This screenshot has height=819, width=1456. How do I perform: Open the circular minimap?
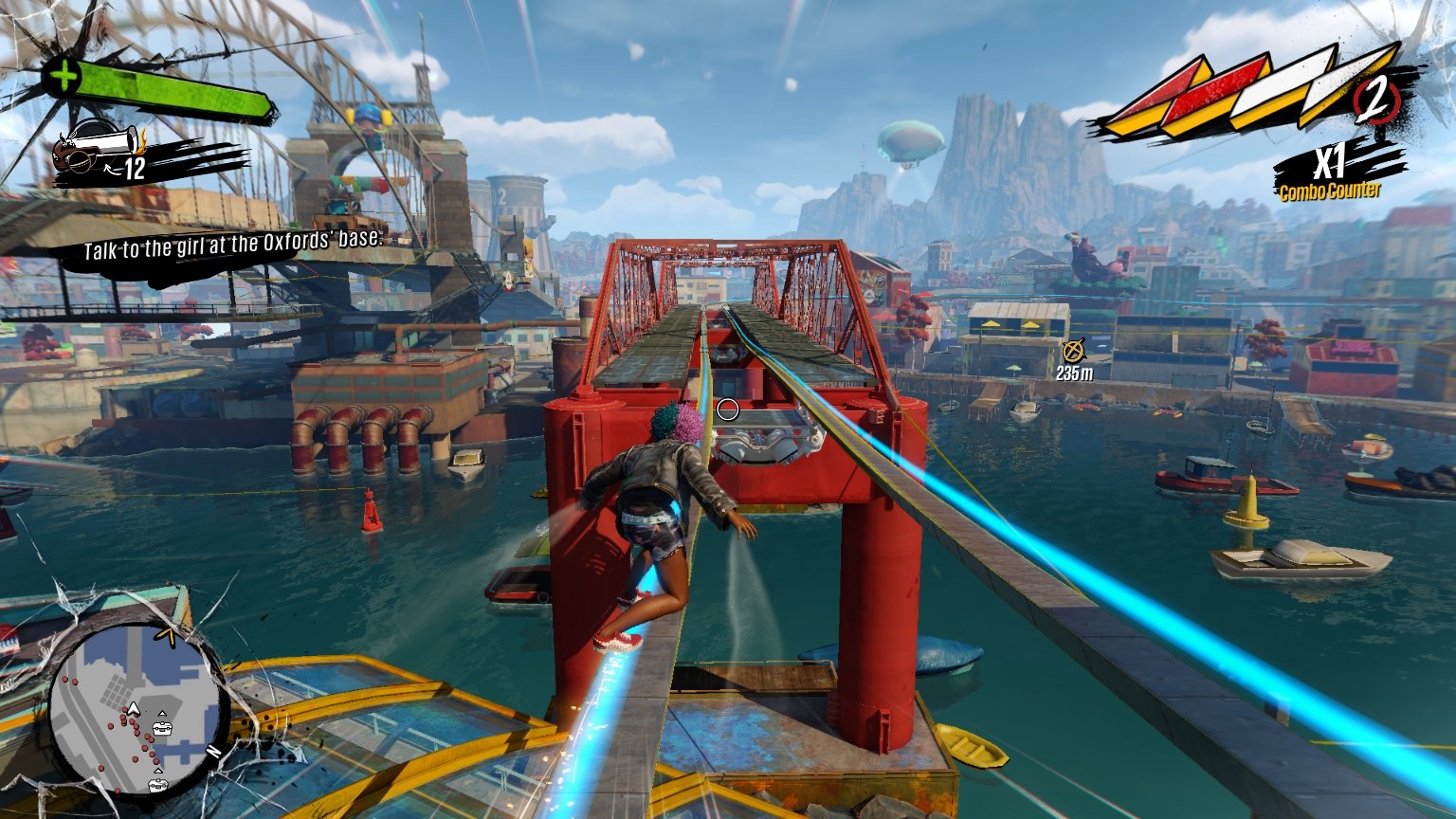point(137,706)
